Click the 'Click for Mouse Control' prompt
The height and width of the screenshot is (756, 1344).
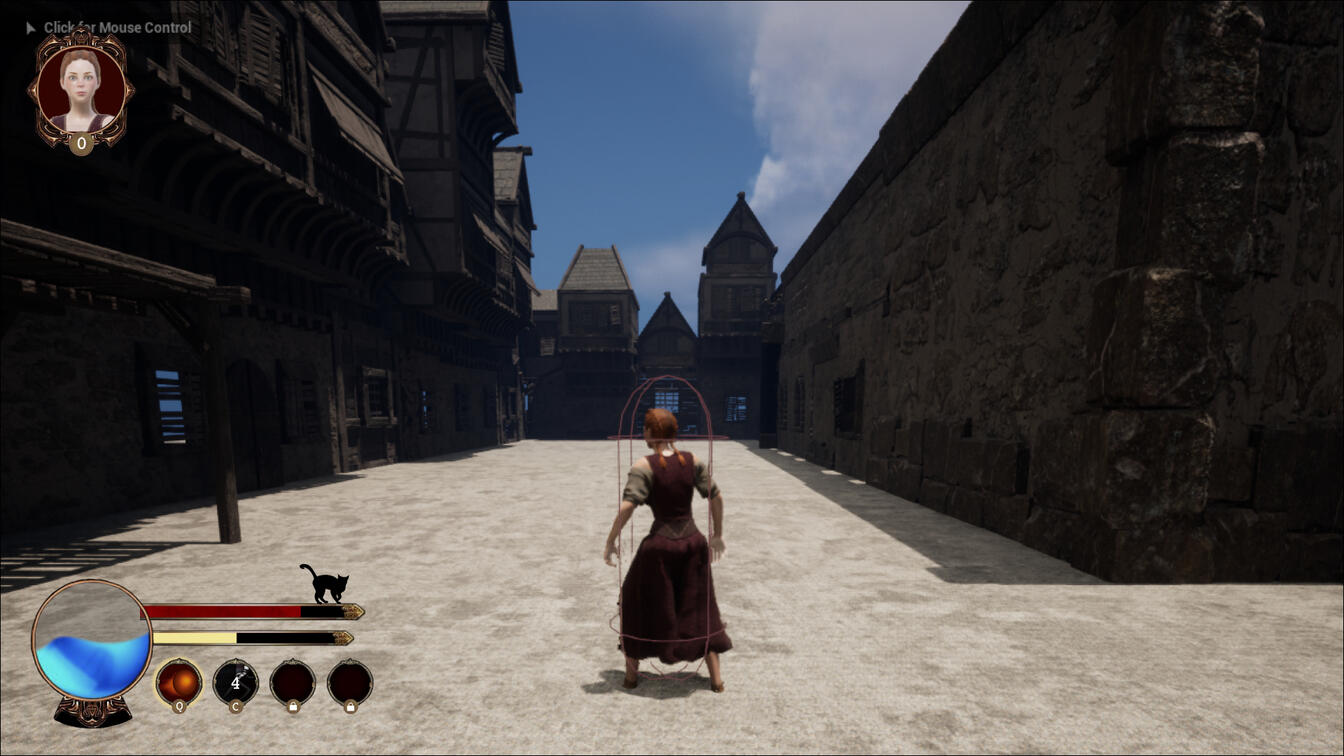tap(117, 27)
